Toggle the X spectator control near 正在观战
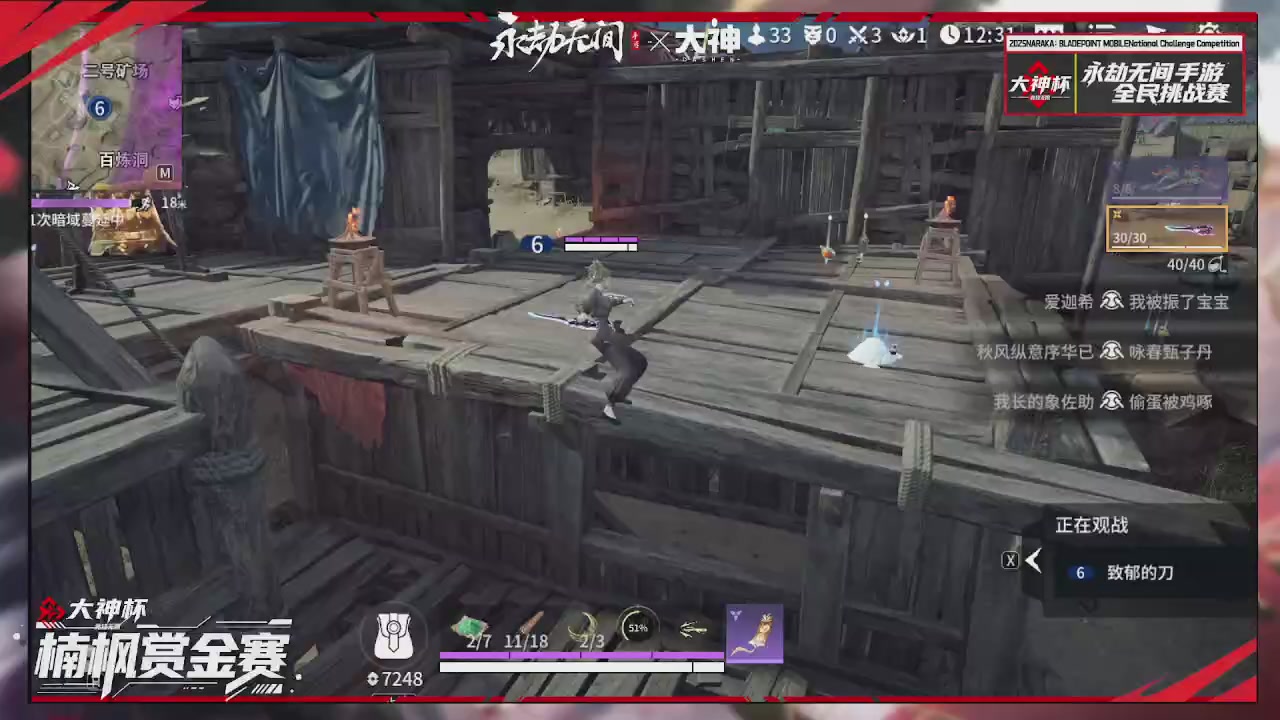Screen dimensions: 1280x720 1010,560
